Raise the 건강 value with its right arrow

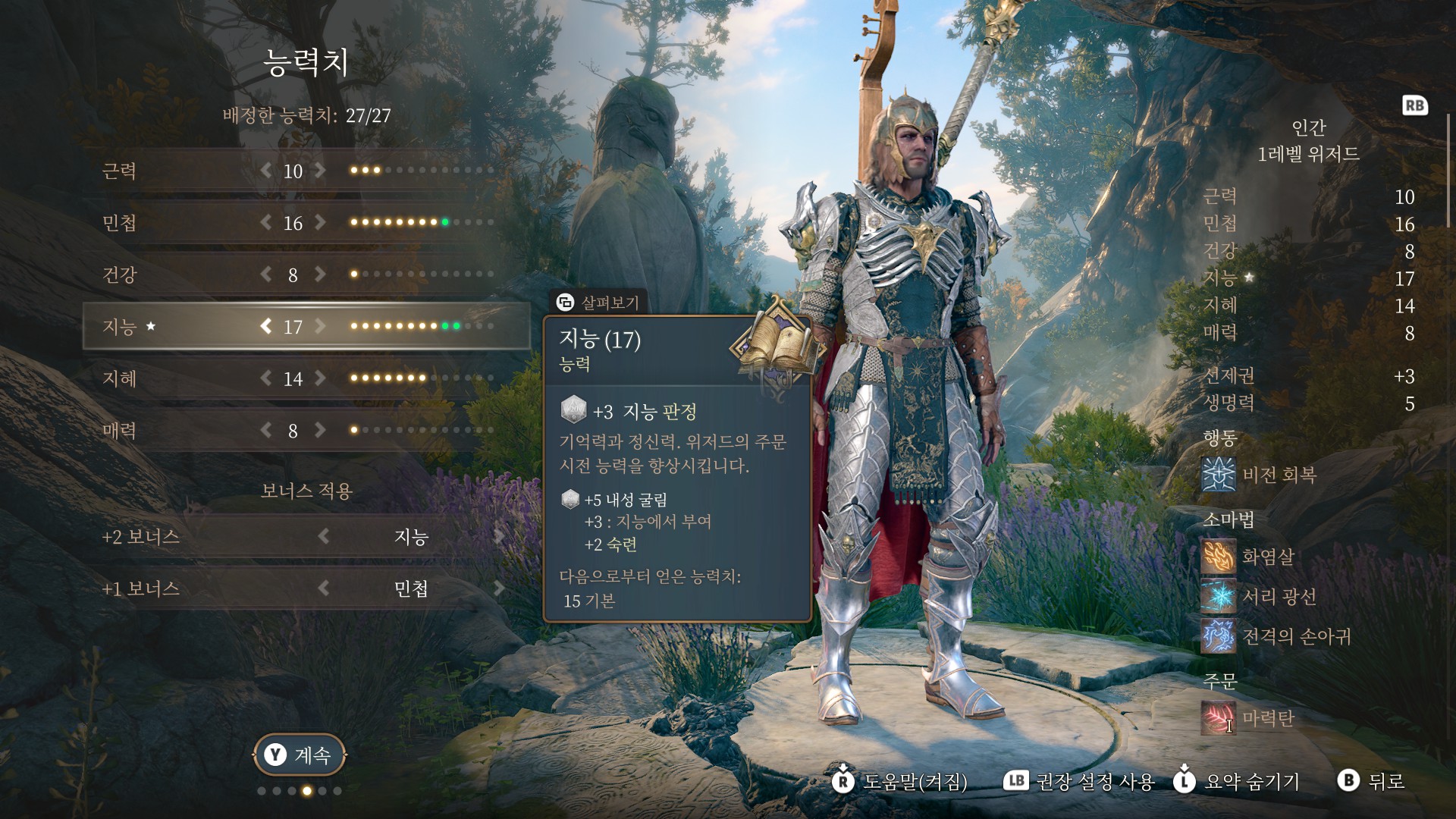point(321,275)
